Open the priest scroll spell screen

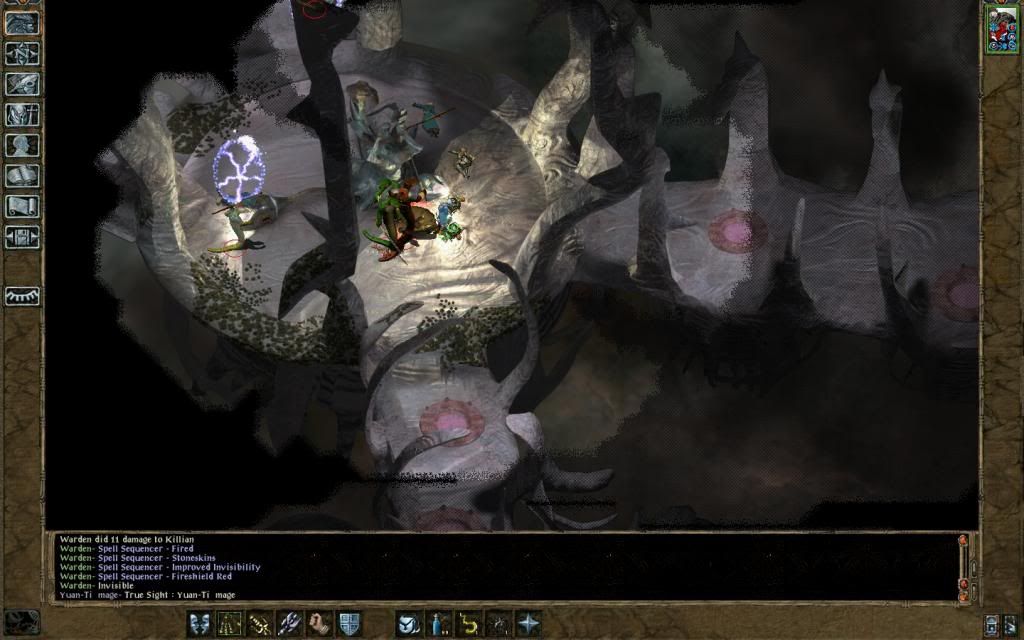pos(22,207)
